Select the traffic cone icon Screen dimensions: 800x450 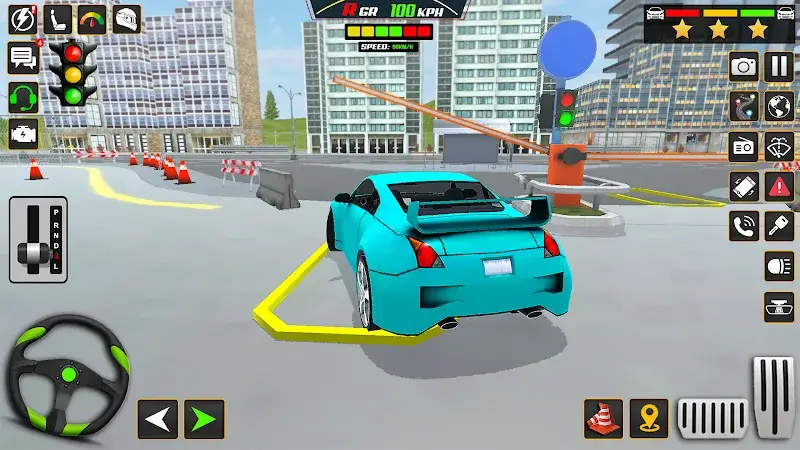pyautogui.click(x=603, y=418)
